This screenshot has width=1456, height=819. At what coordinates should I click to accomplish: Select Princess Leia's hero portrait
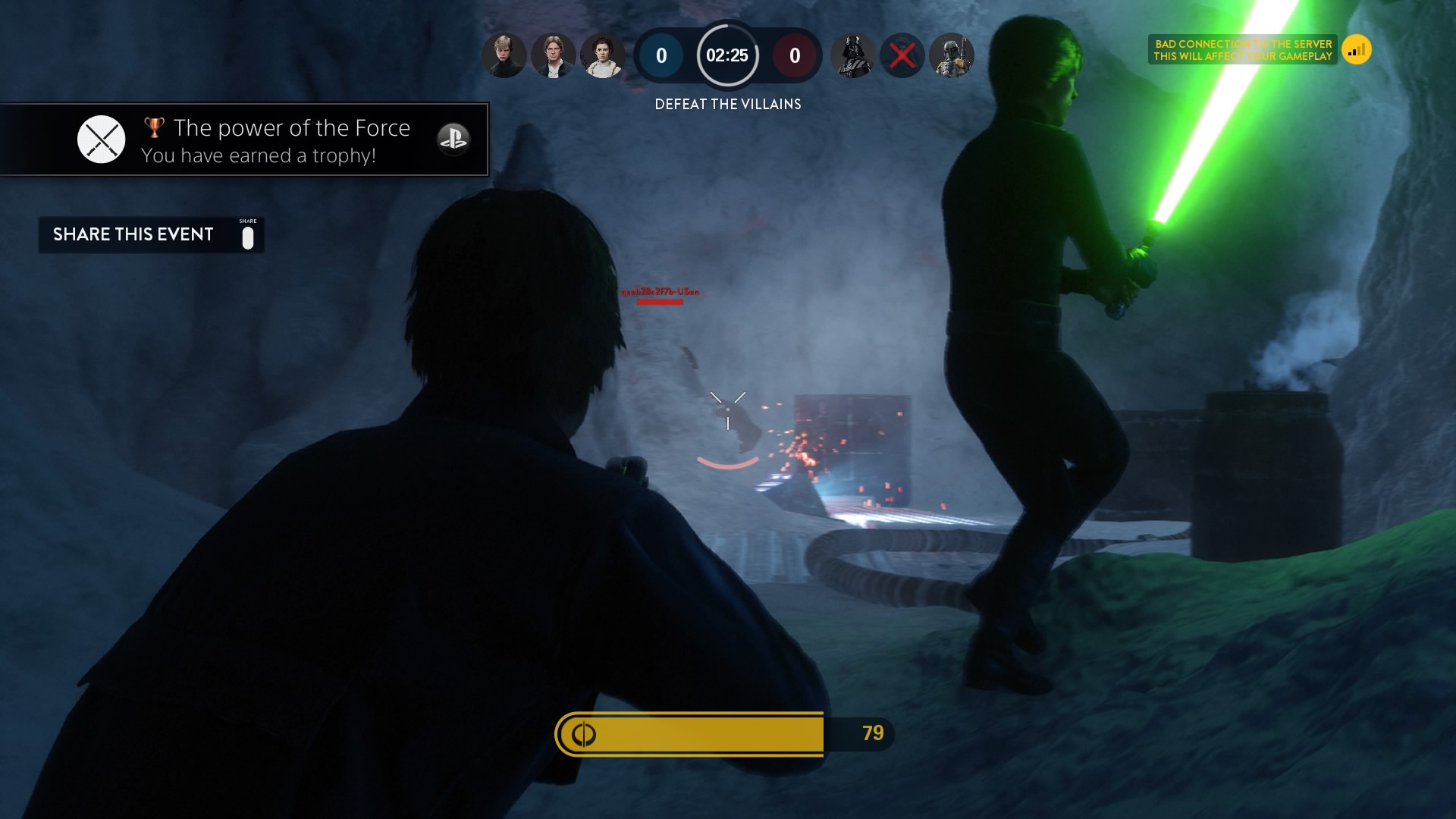pyautogui.click(x=602, y=55)
